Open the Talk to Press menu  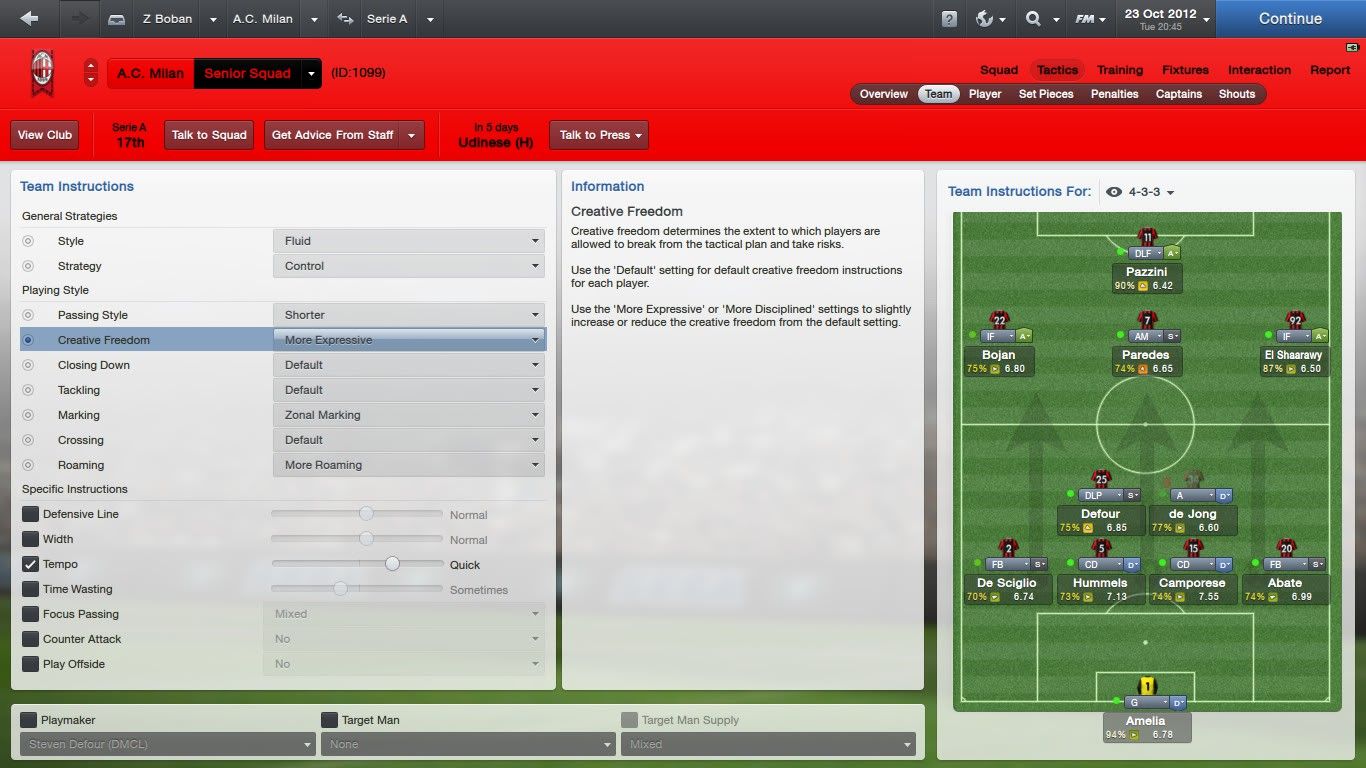point(598,135)
